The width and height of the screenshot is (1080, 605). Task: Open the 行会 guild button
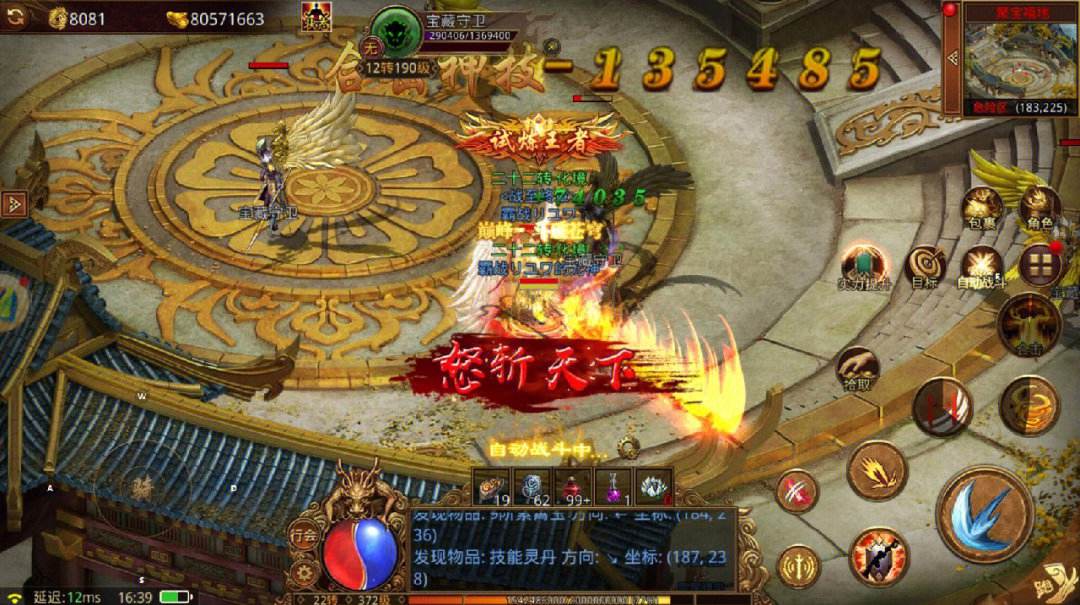304,534
